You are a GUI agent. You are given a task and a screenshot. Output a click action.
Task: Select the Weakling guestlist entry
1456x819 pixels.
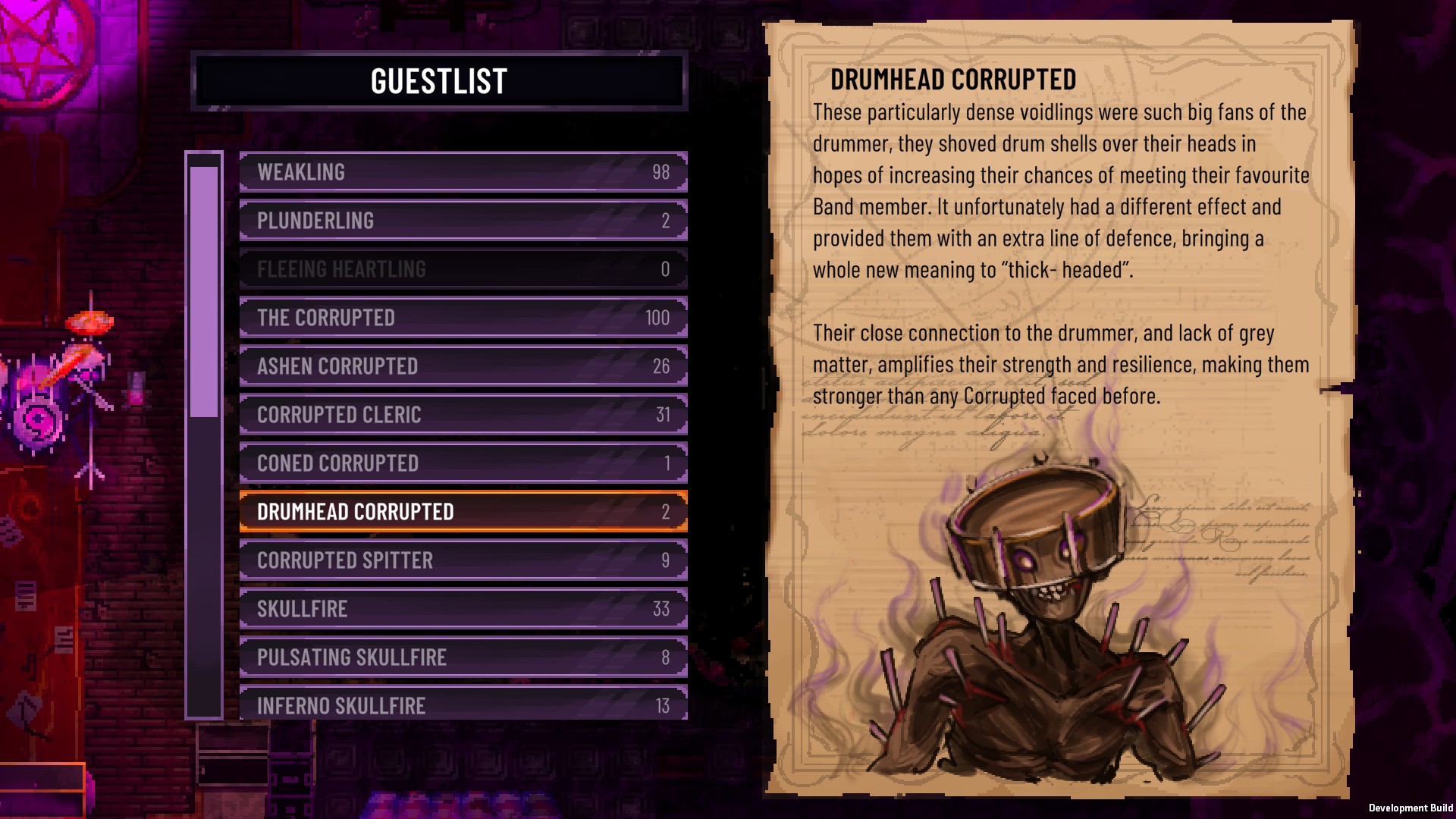[x=463, y=172]
